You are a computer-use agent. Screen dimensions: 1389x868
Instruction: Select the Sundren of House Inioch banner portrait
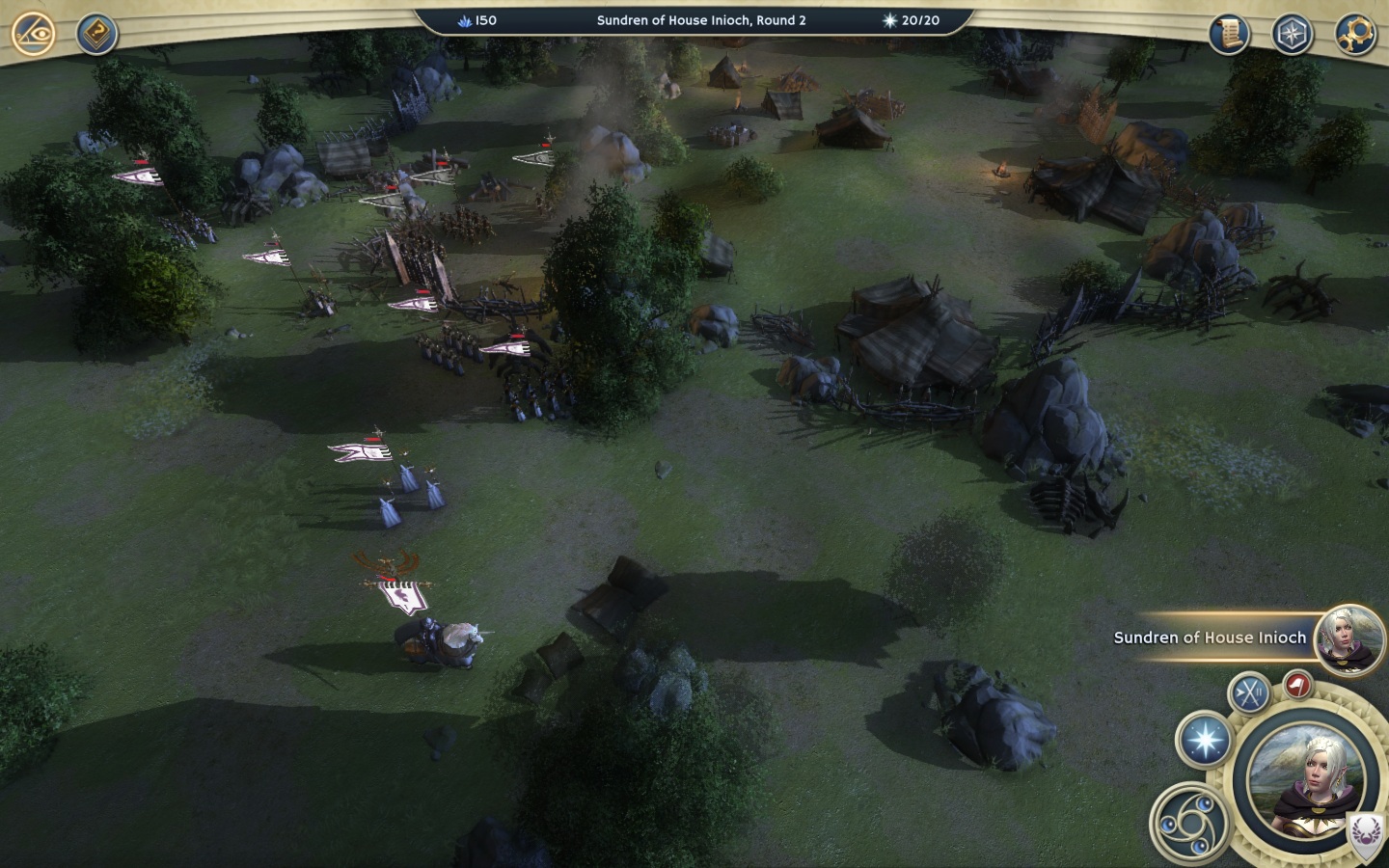1349,637
